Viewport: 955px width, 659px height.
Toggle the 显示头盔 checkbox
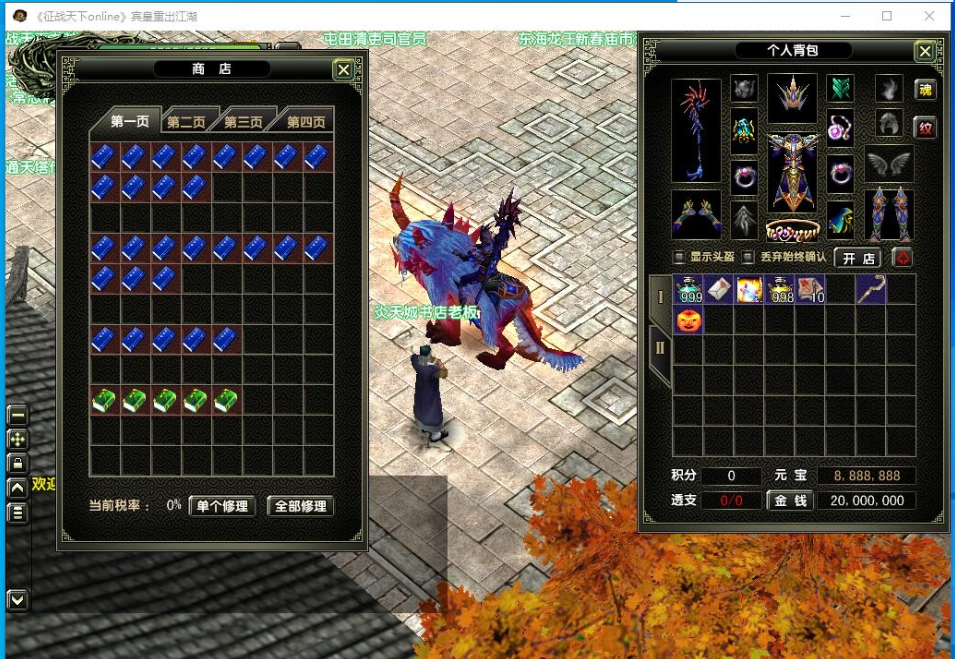click(680, 257)
